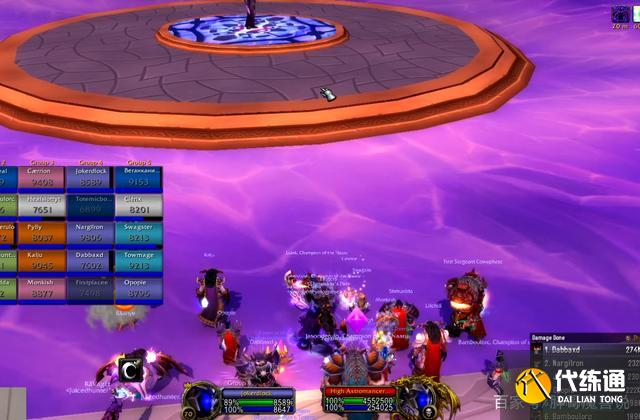
Task: Target Towmage in the raid frames
Action: (x=139, y=260)
